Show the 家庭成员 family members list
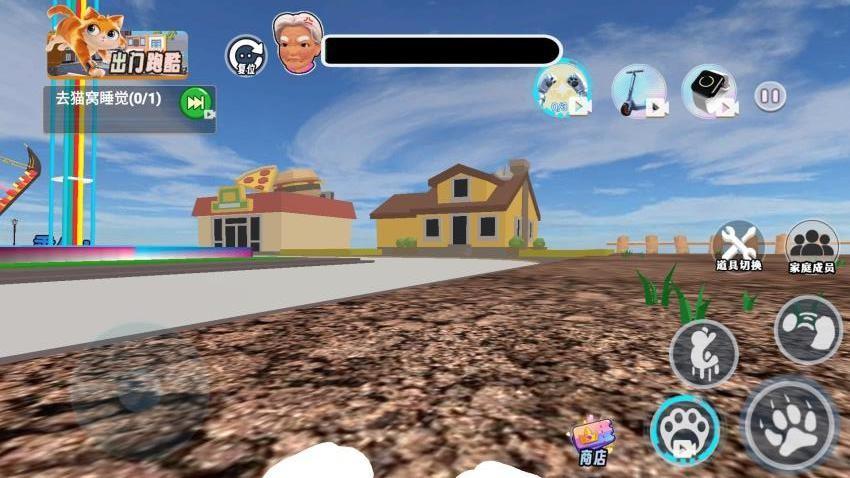 pyautogui.click(x=811, y=247)
